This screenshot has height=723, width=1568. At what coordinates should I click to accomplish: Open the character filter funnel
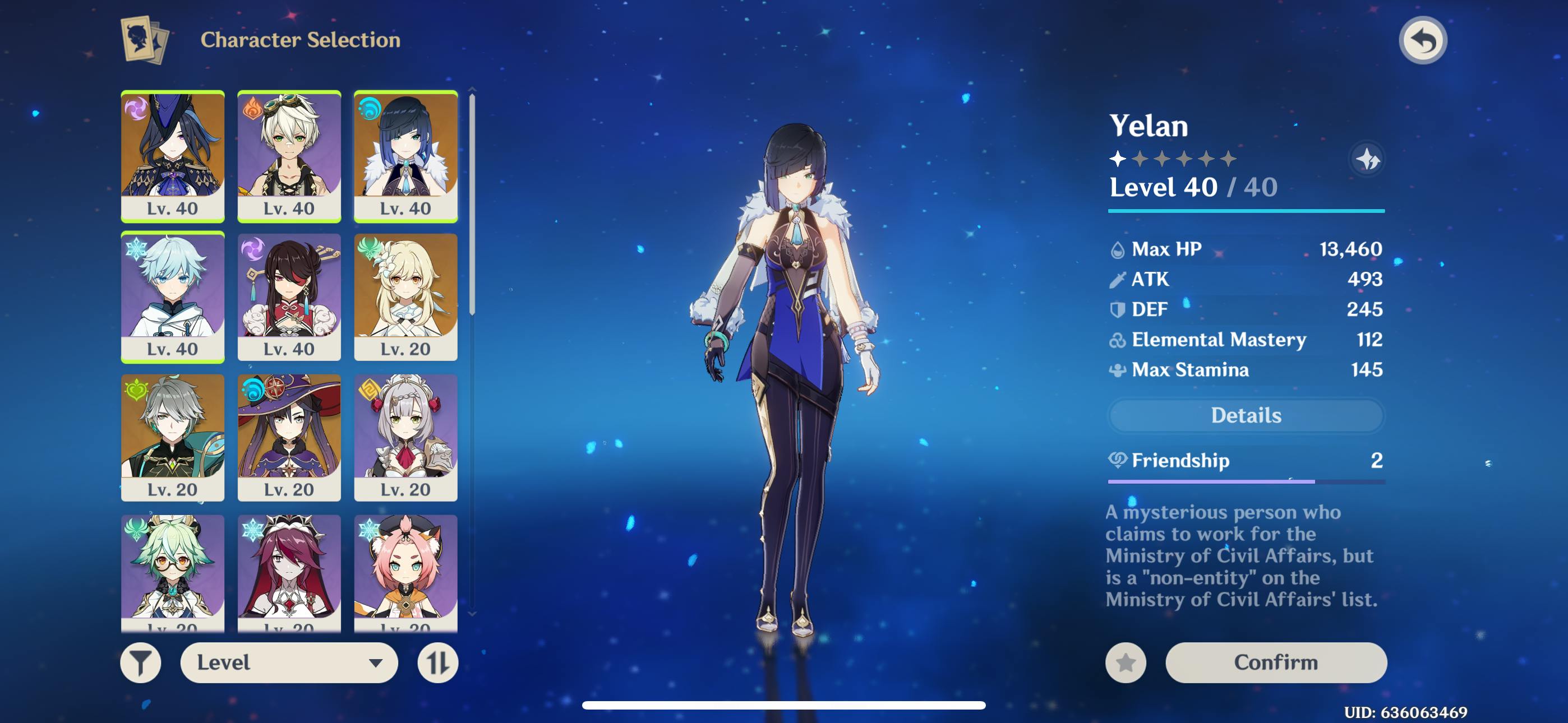pos(141,662)
